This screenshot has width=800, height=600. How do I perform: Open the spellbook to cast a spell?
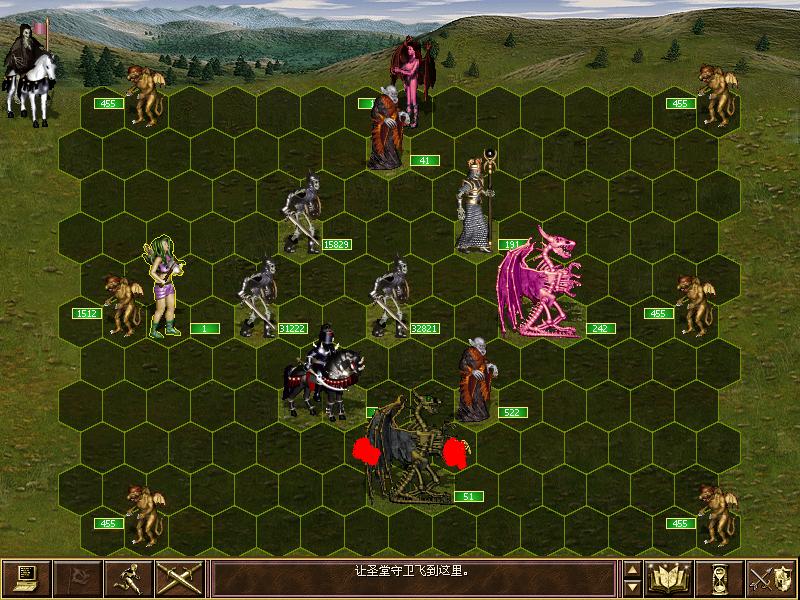click(670, 577)
